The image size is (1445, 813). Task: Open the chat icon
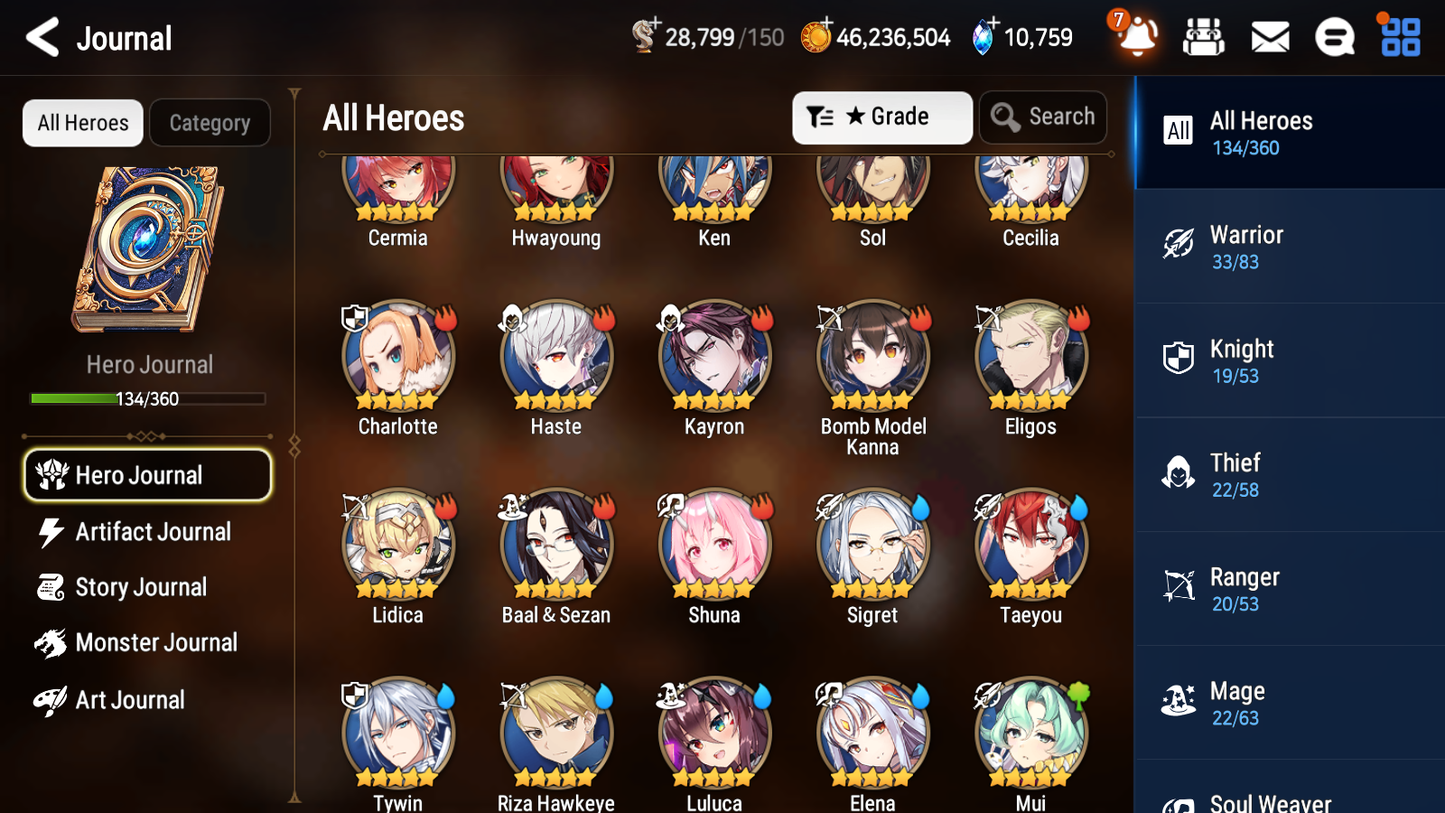click(1335, 36)
